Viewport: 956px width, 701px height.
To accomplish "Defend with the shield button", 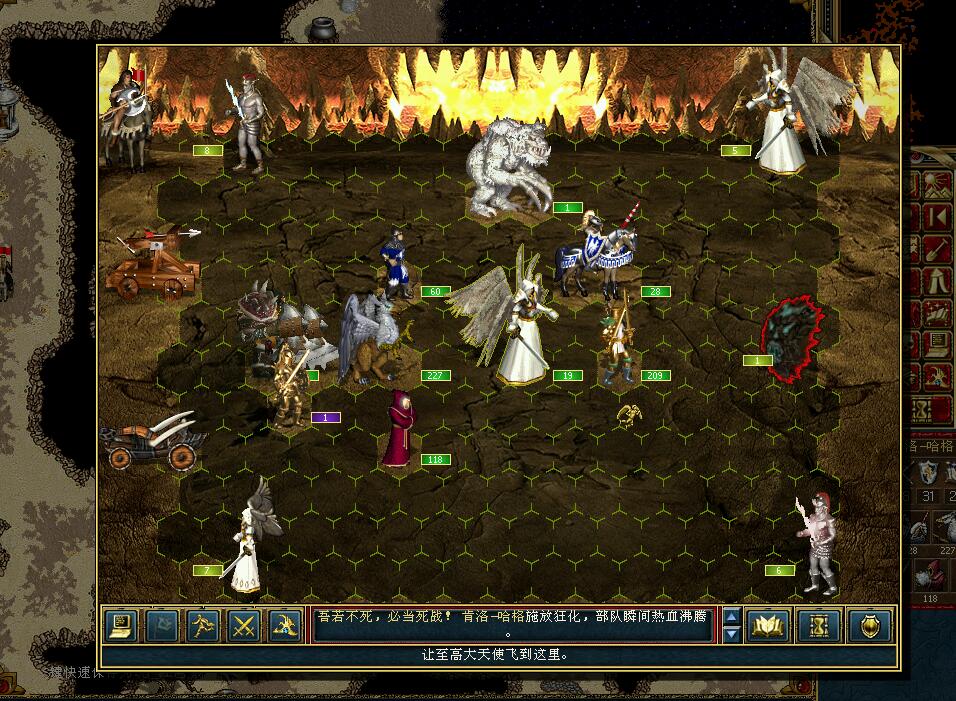I will point(869,626).
